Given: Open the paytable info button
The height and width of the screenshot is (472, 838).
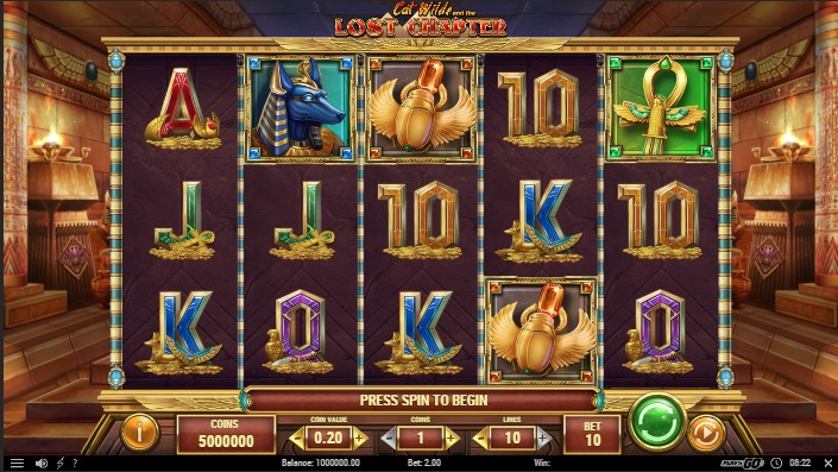Looking at the screenshot, I should (x=140, y=433).
